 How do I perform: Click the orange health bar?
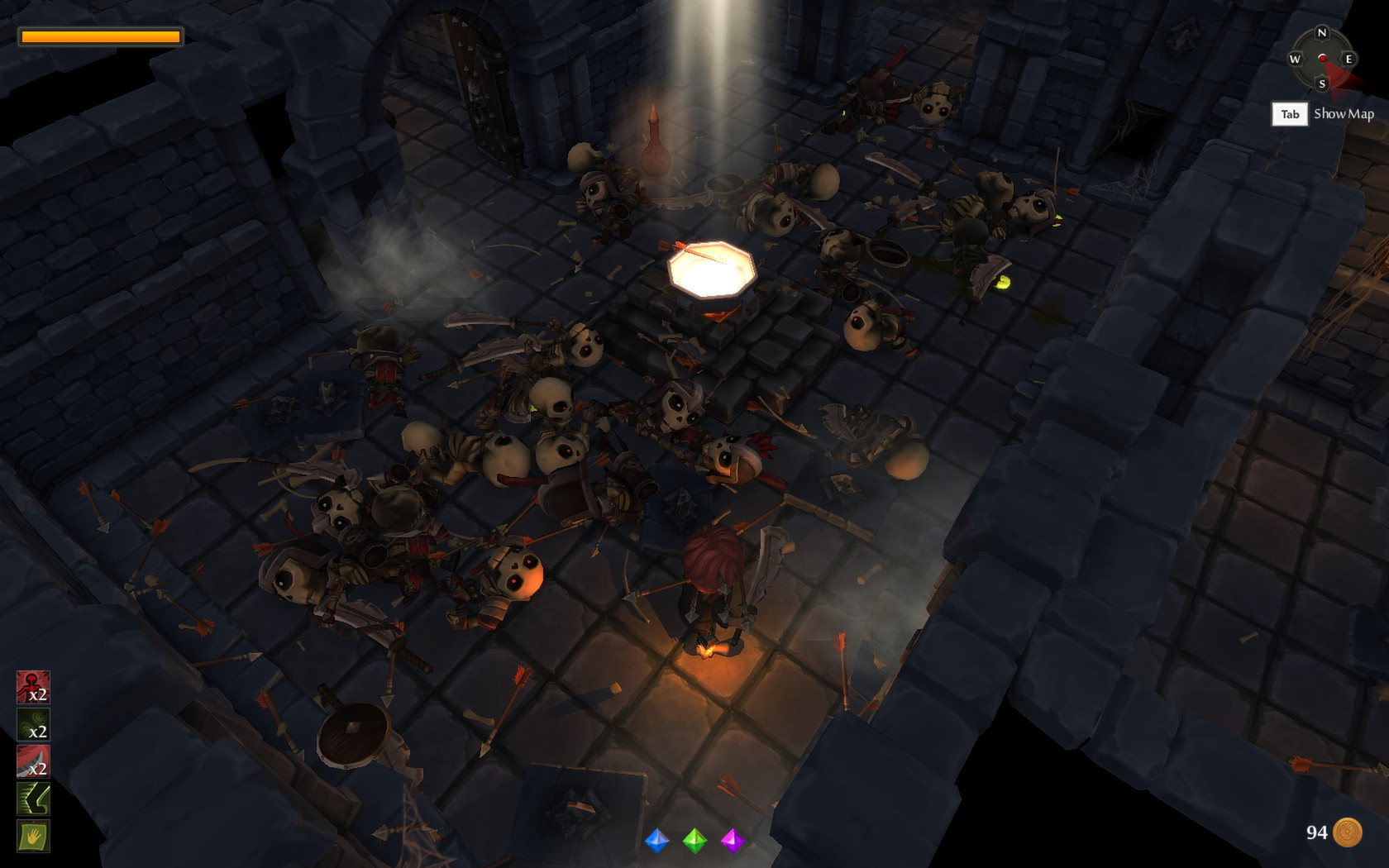(x=99, y=36)
